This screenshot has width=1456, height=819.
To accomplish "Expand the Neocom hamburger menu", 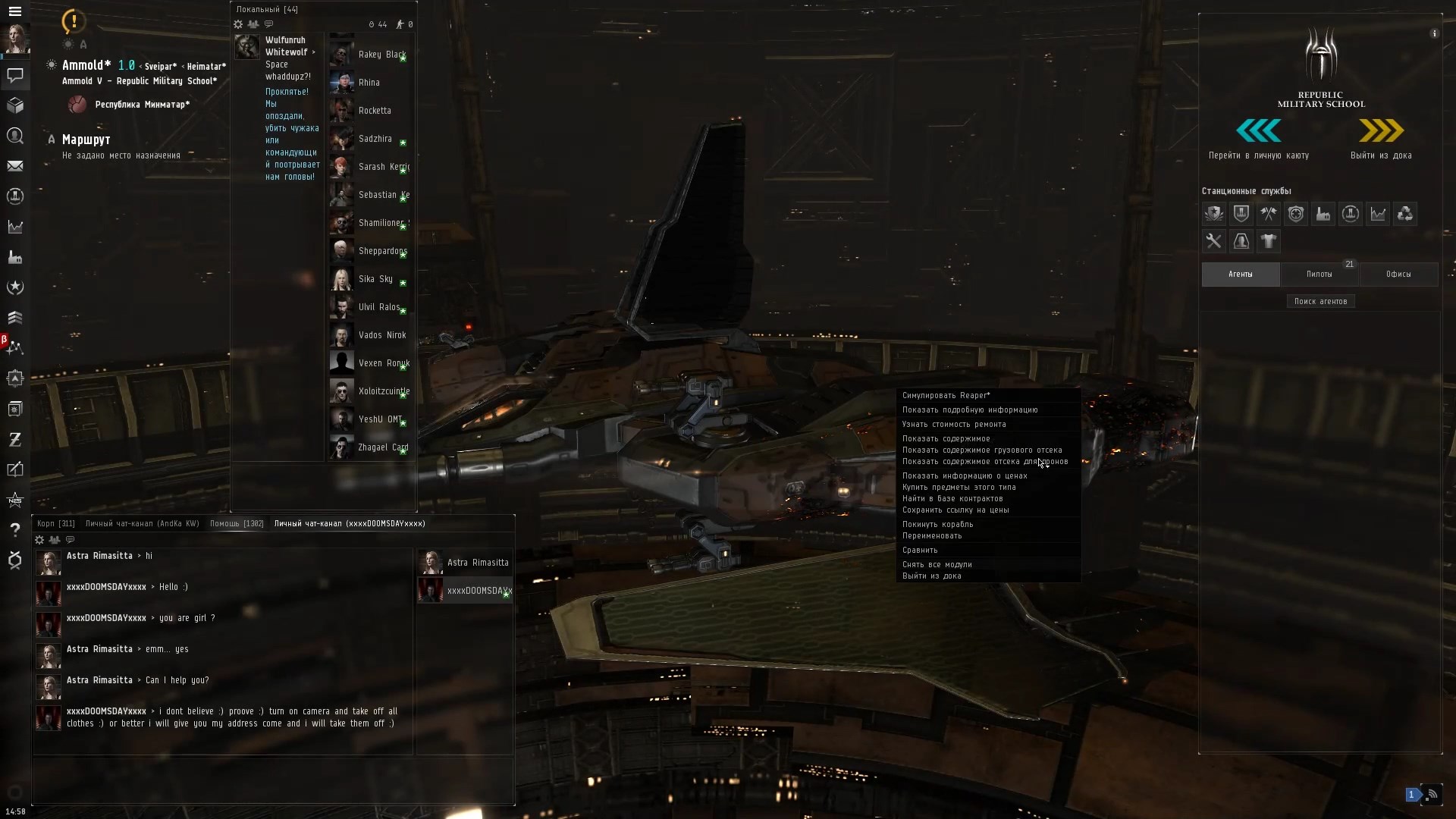I will coord(15,11).
